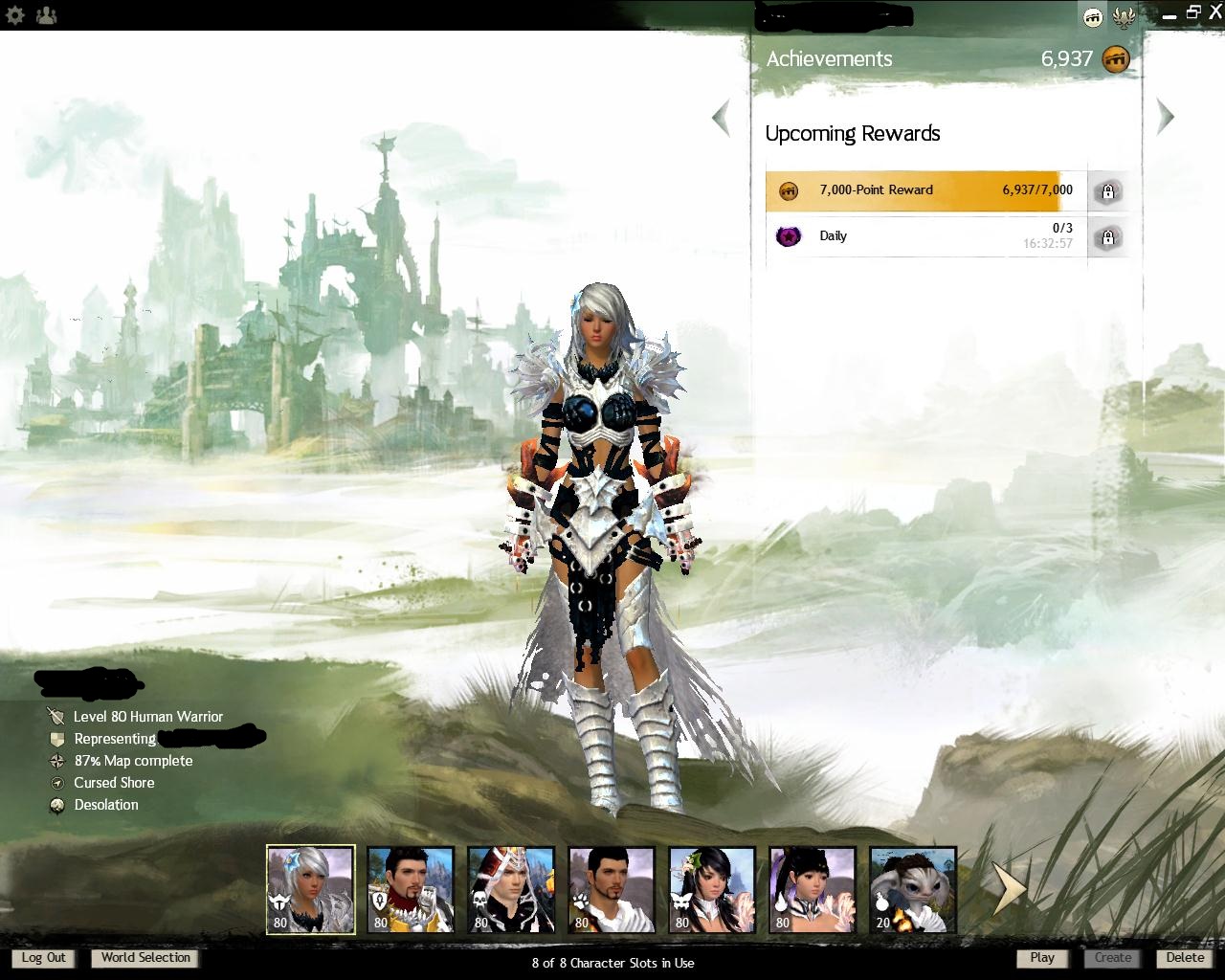The height and width of the screenshot is (980, 1225).
Task: Minimize the game window
Action: coord(1169,15)
